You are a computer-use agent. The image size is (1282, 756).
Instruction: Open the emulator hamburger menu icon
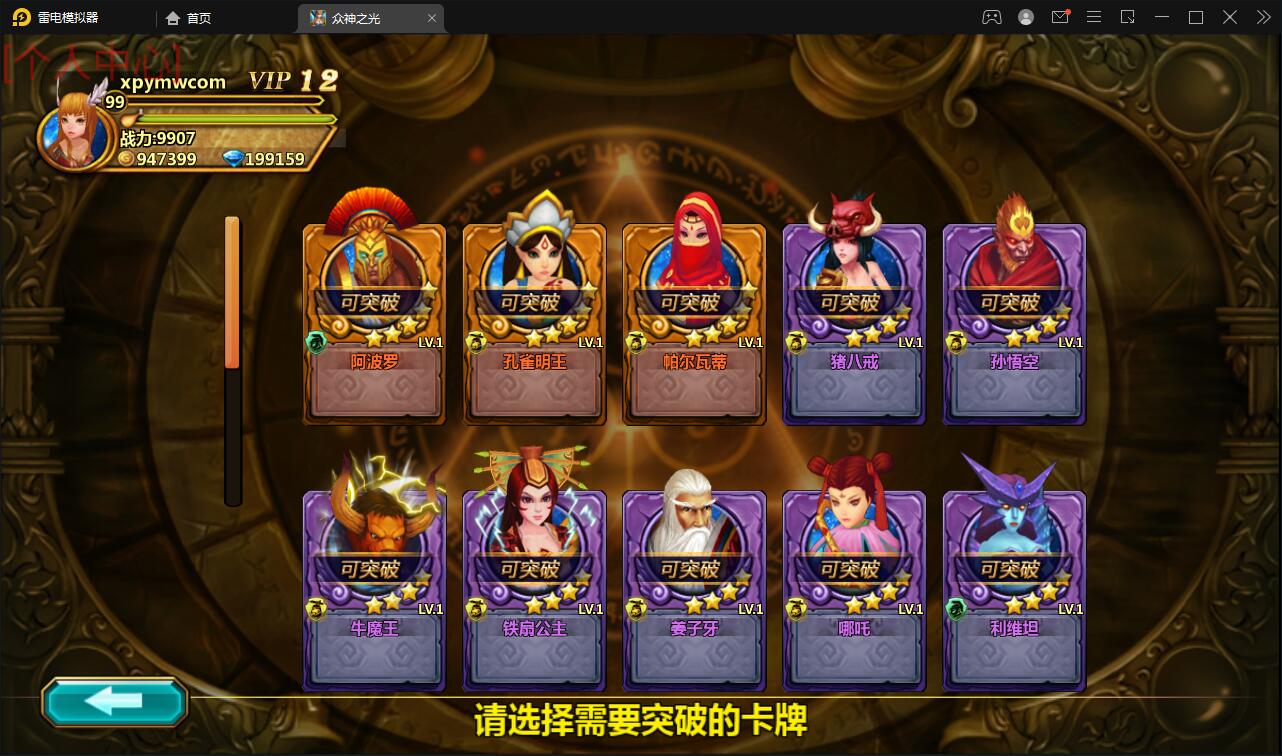[x=1094, y=17]
